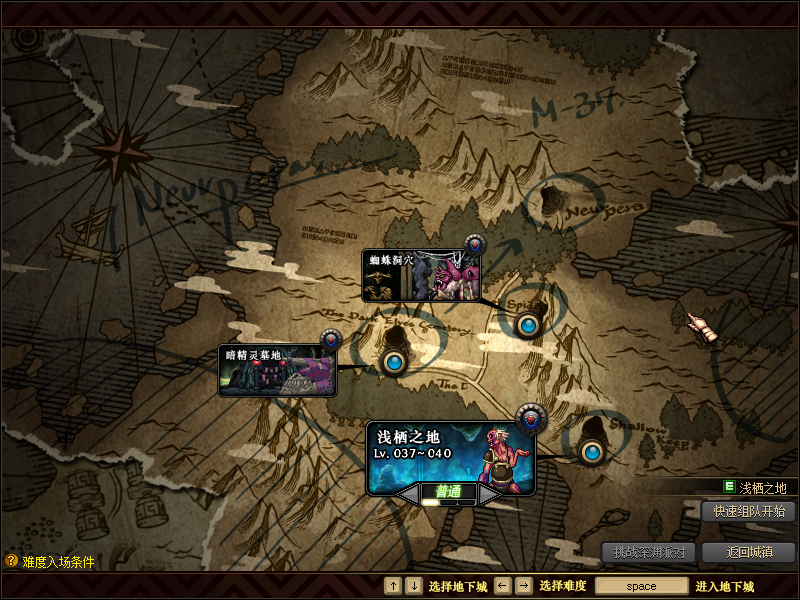Screen dimensions: 800x600
Task: Click the blue map node for 暗精灵墓地
Action: tap(394, 361)
